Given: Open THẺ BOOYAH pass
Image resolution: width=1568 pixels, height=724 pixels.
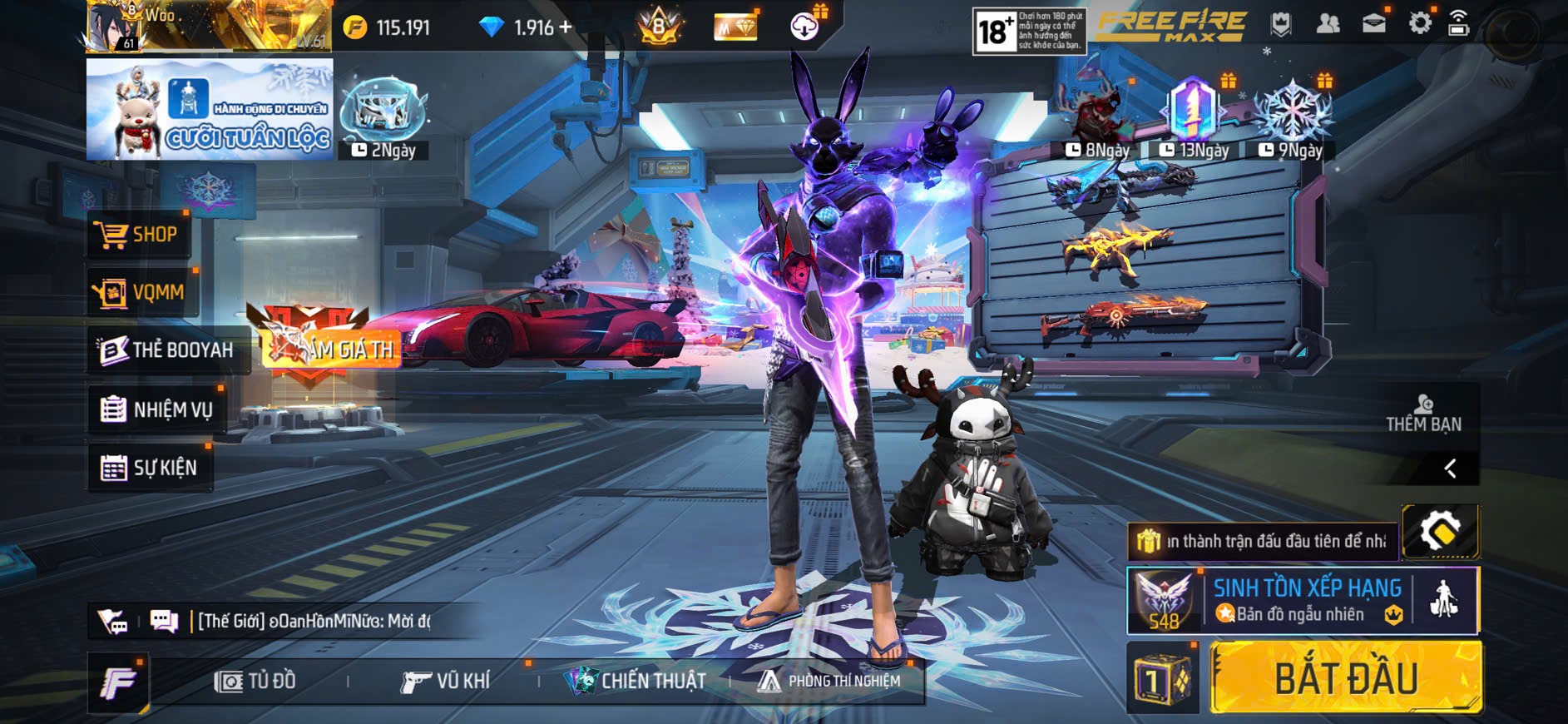Looking at the screenshot, I should 166,350.
